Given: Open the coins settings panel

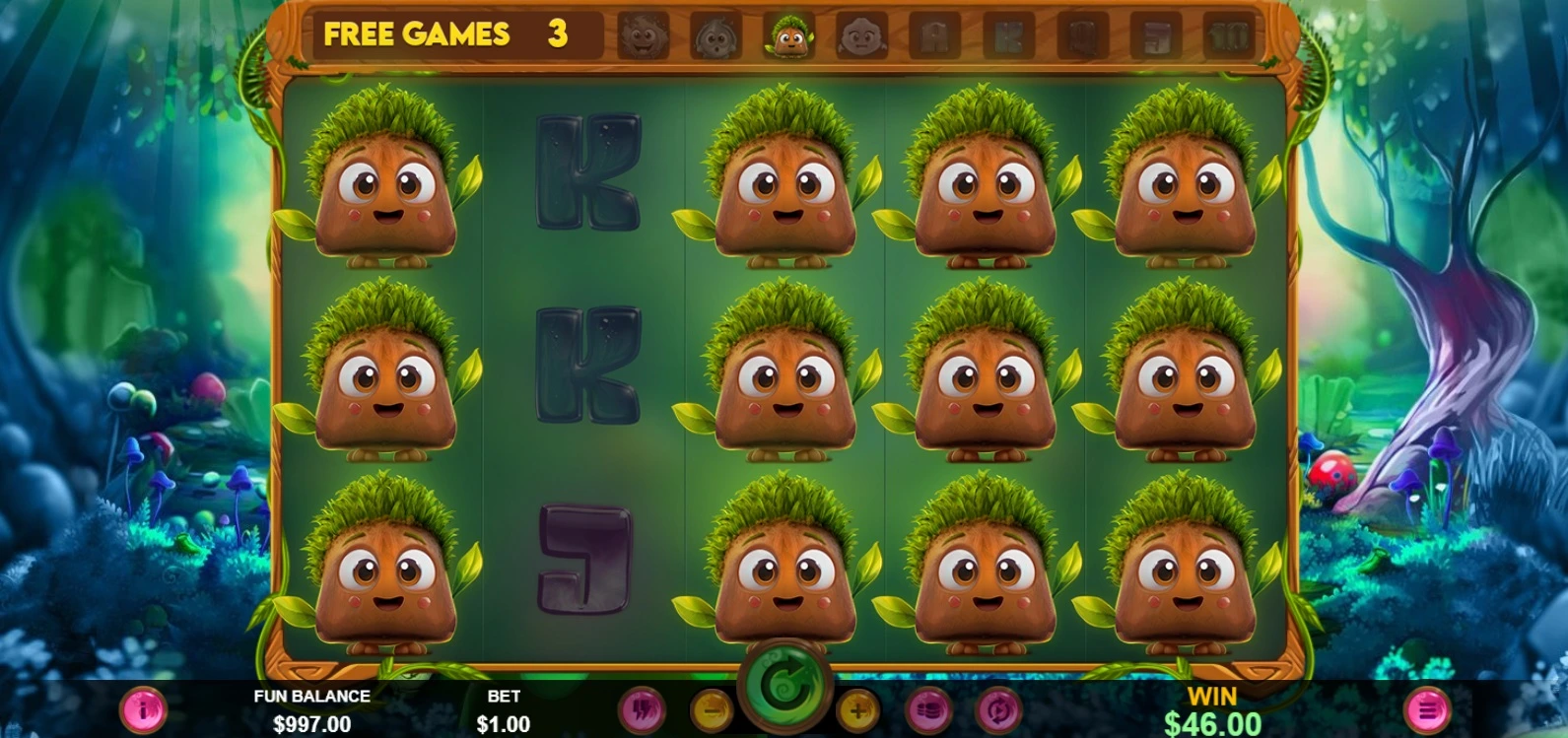Looking at the screenshot, I should [x=931, y=709].
